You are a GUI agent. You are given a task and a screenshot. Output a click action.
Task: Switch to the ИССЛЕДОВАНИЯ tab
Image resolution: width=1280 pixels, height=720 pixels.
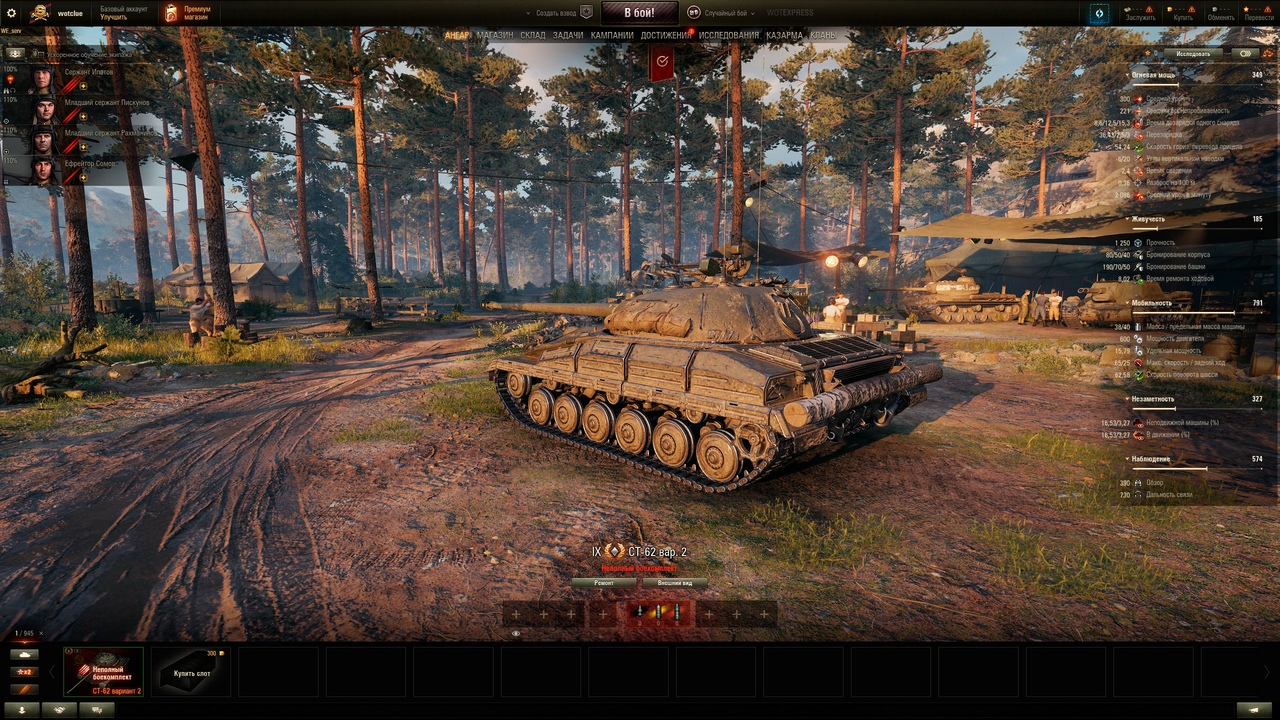click(729, 35)
